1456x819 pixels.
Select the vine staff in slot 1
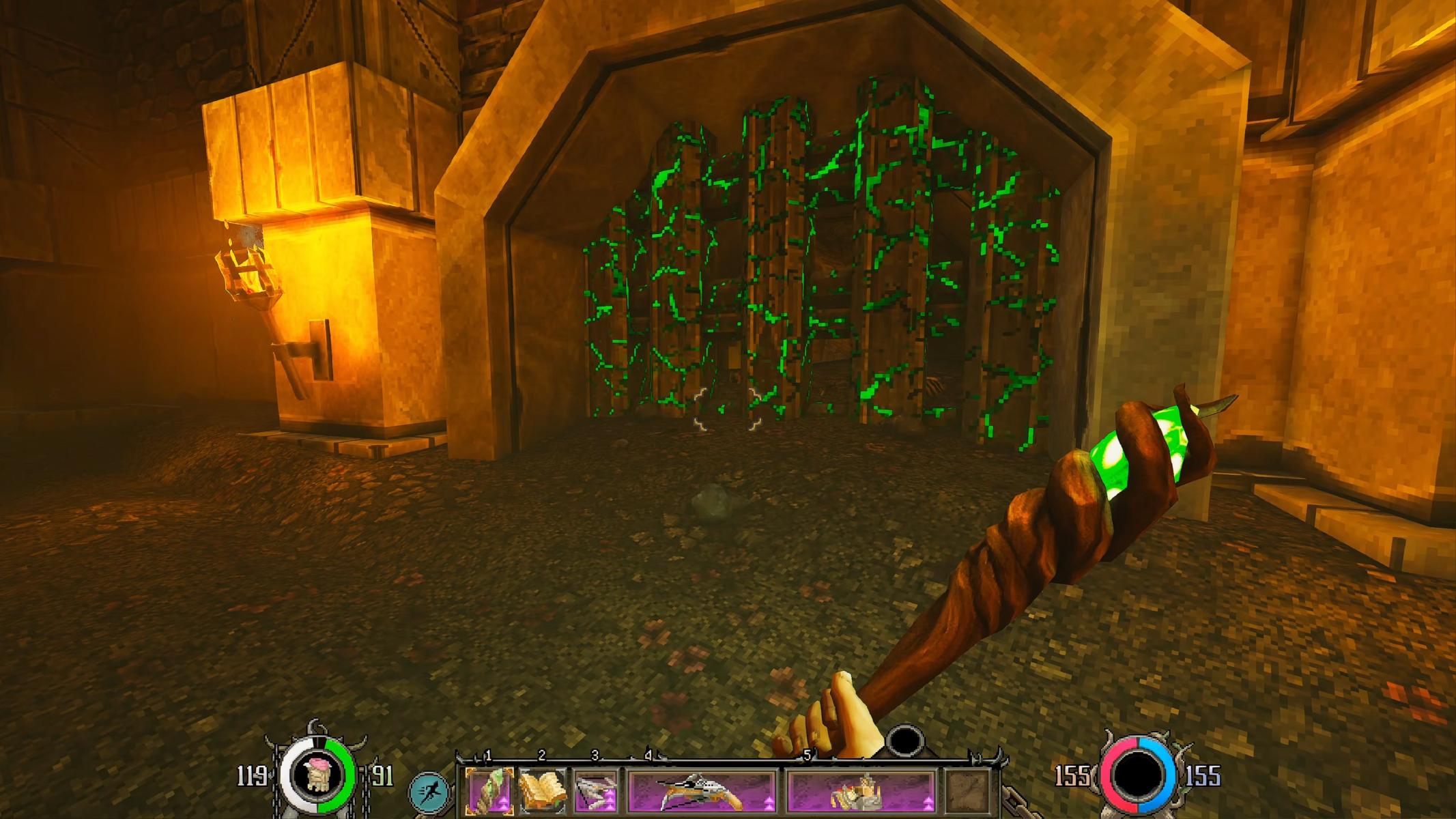[x=489, y=790]
